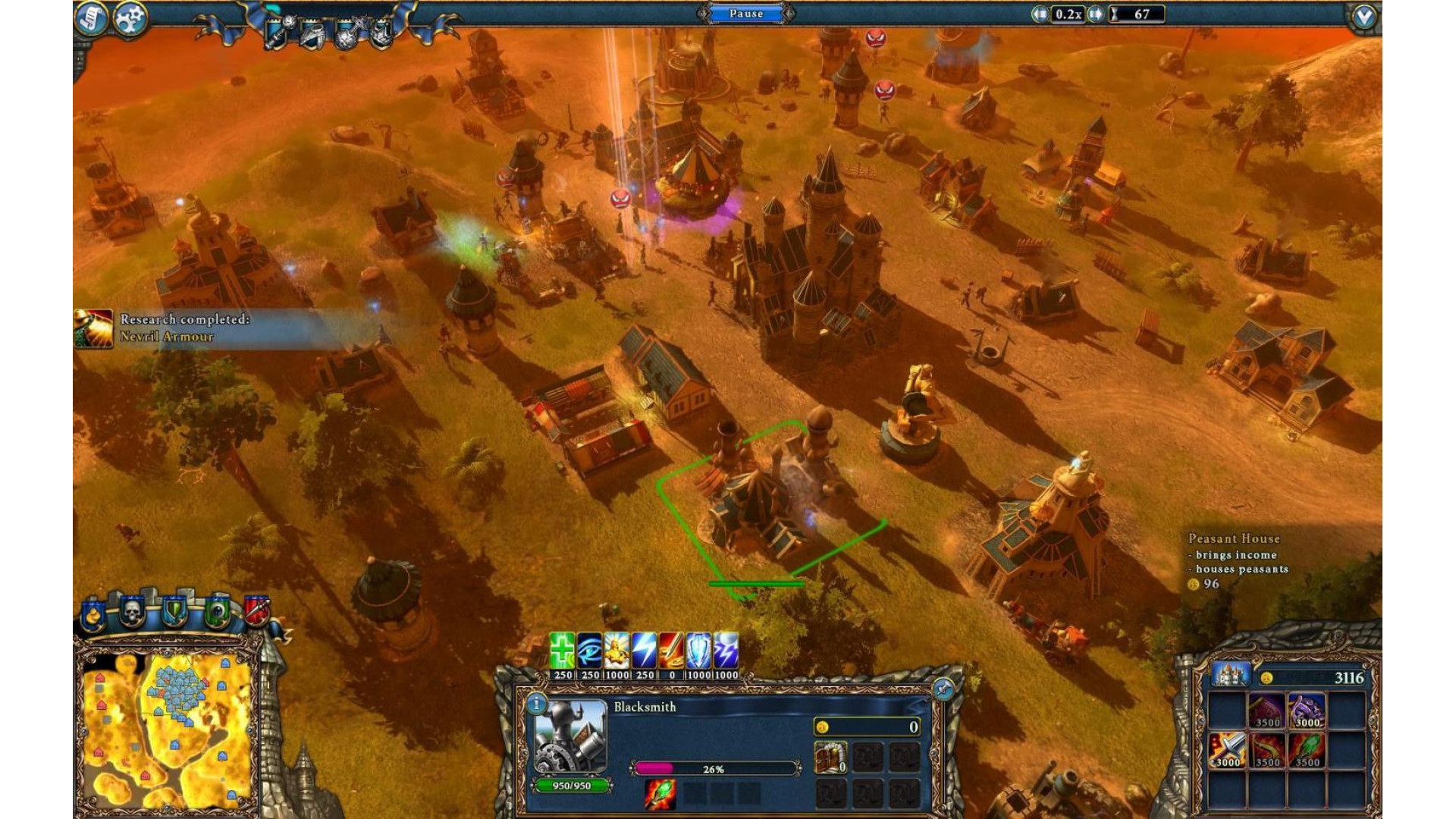Cast the green cross healing spell

563,650
